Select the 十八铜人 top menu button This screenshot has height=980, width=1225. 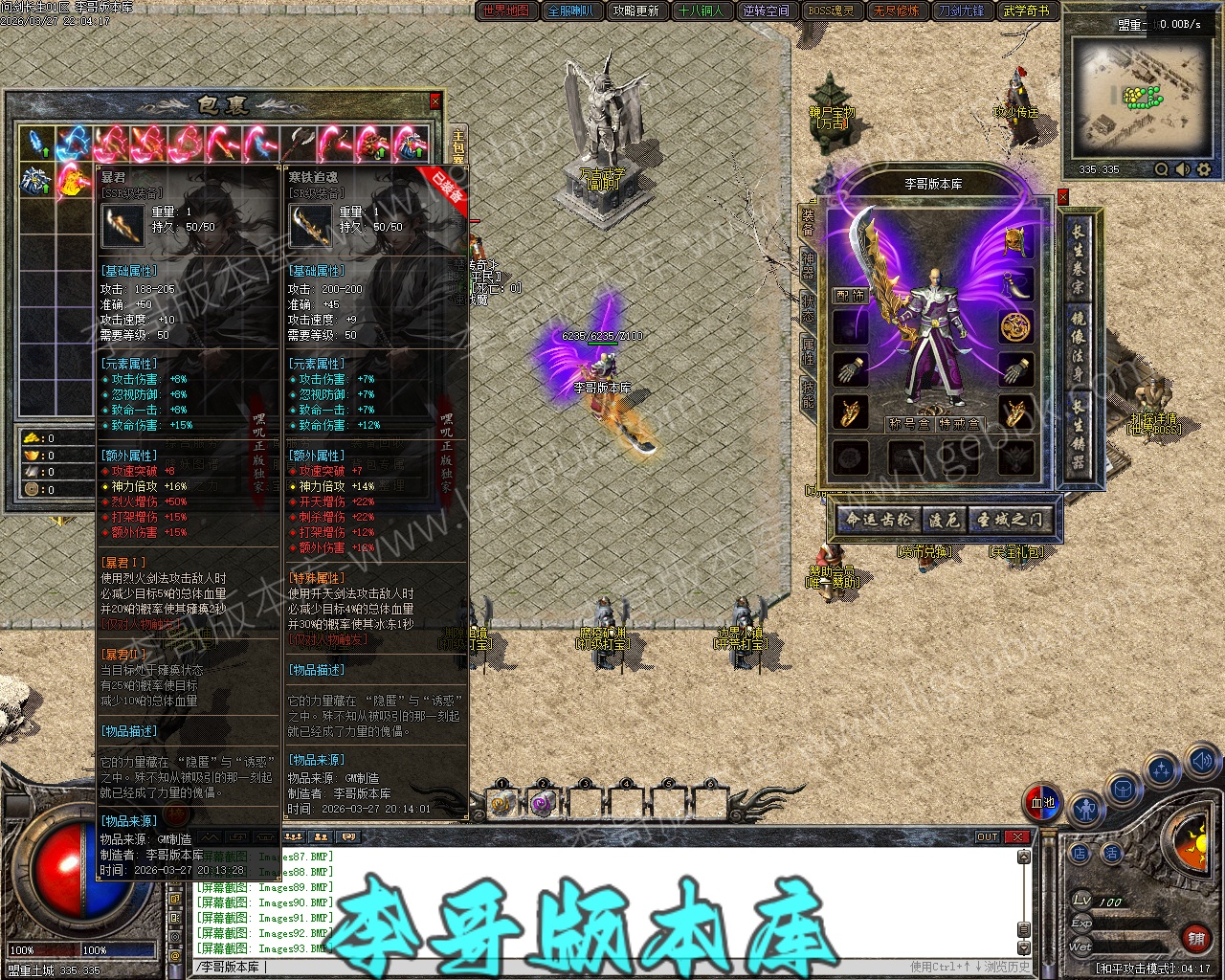pyautogui.click(x=702, y=11)
